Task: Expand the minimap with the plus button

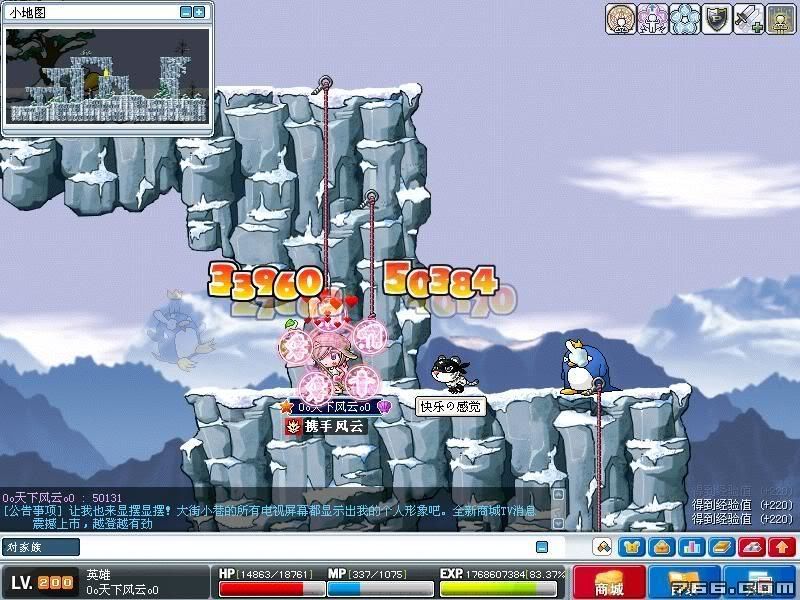Action: (199, 12)
